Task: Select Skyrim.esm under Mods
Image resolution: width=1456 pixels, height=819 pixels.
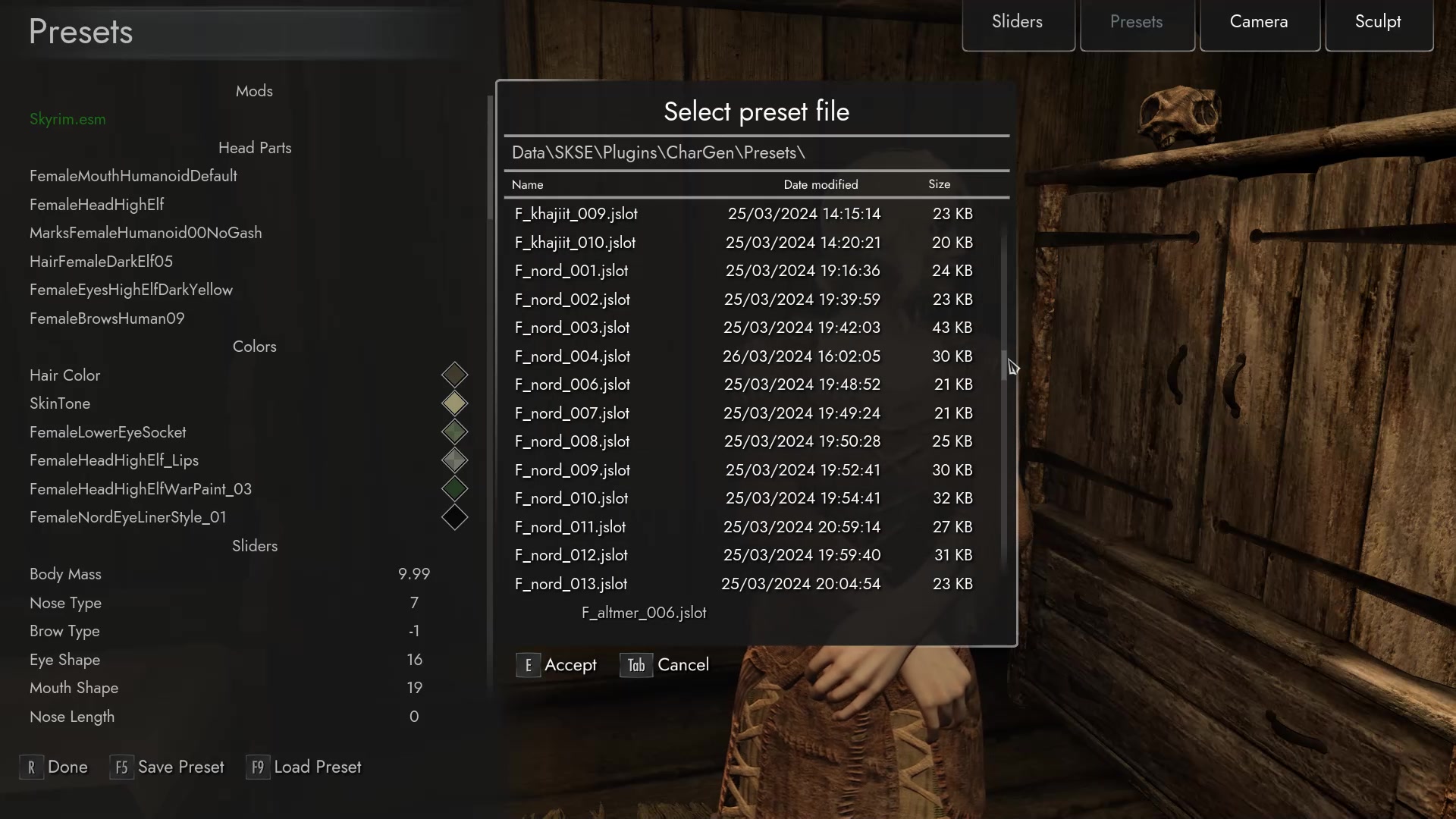Action: click(67, 119)
